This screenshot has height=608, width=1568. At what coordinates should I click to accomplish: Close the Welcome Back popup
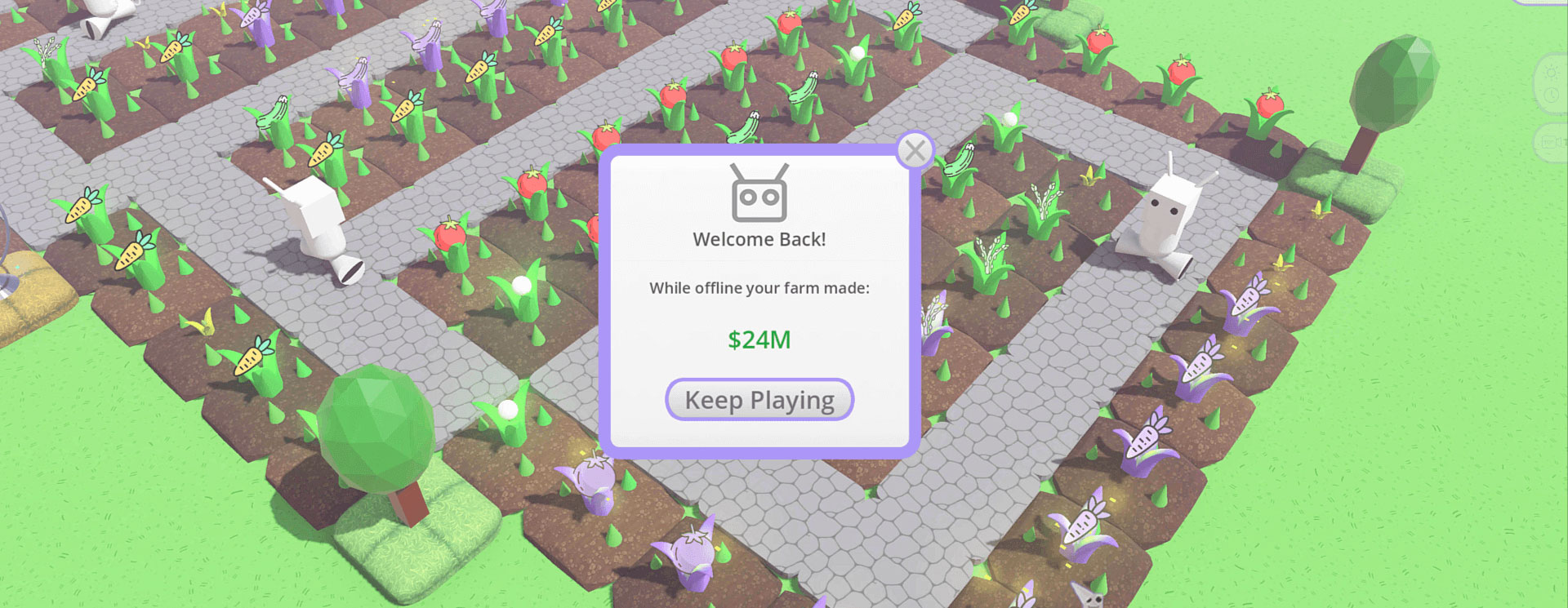916,149
